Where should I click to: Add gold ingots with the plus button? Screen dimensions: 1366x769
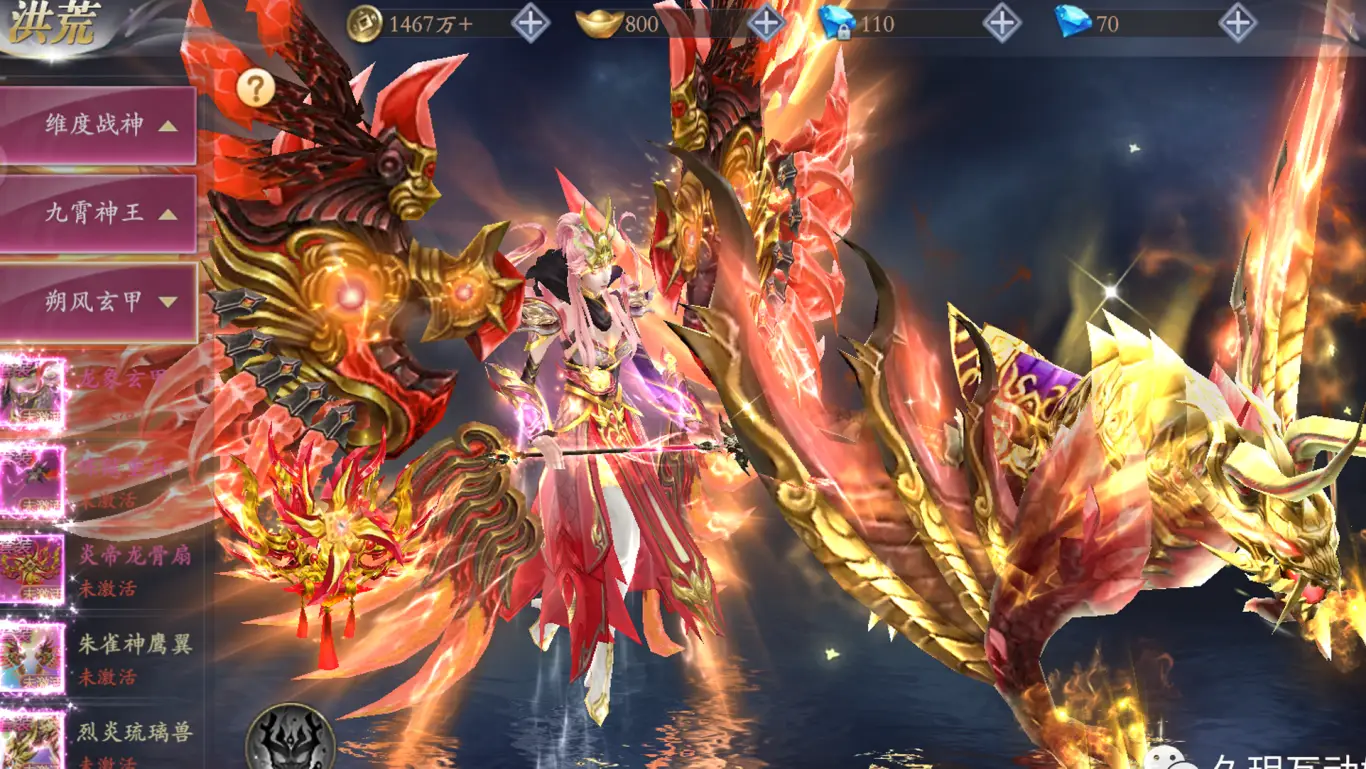click(767, 24)
